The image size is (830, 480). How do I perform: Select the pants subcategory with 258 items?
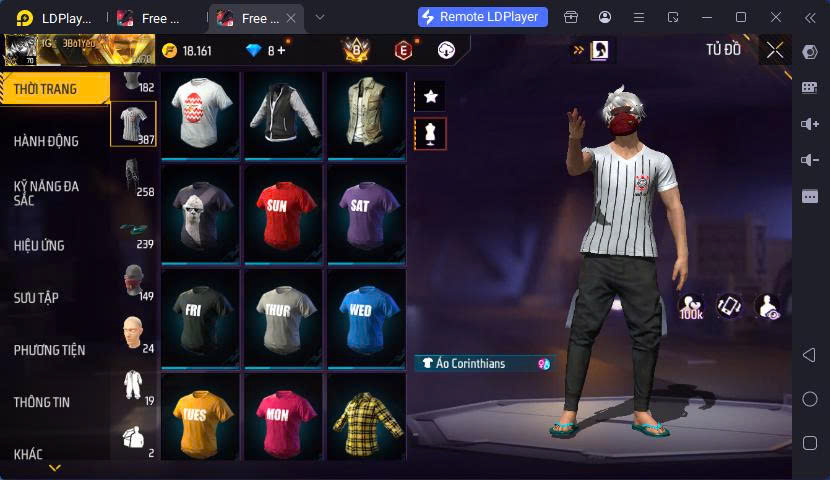[134, 177]
